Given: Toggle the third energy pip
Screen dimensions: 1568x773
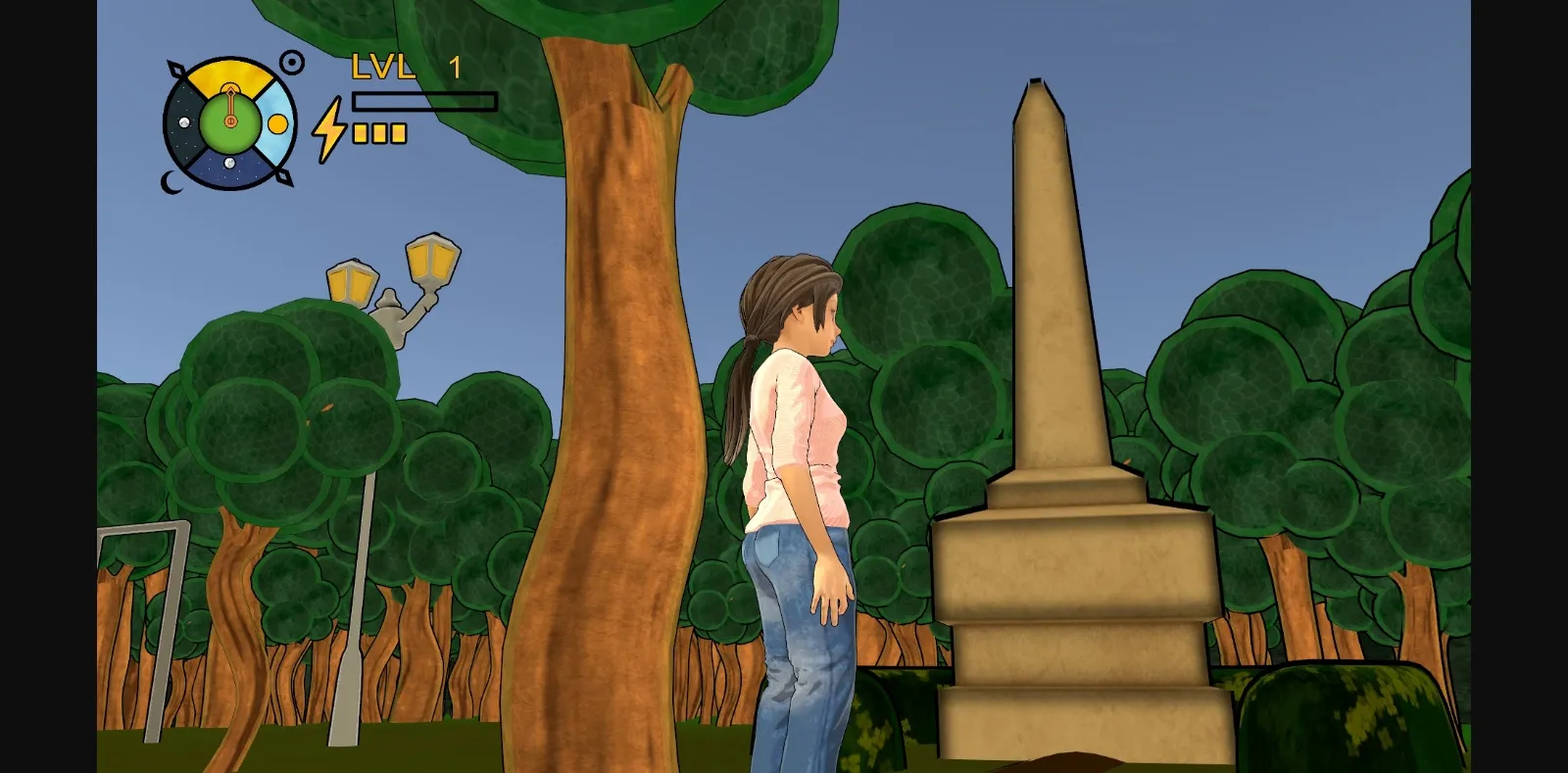Looking at the screenshot, I should (x=398, y=133).
